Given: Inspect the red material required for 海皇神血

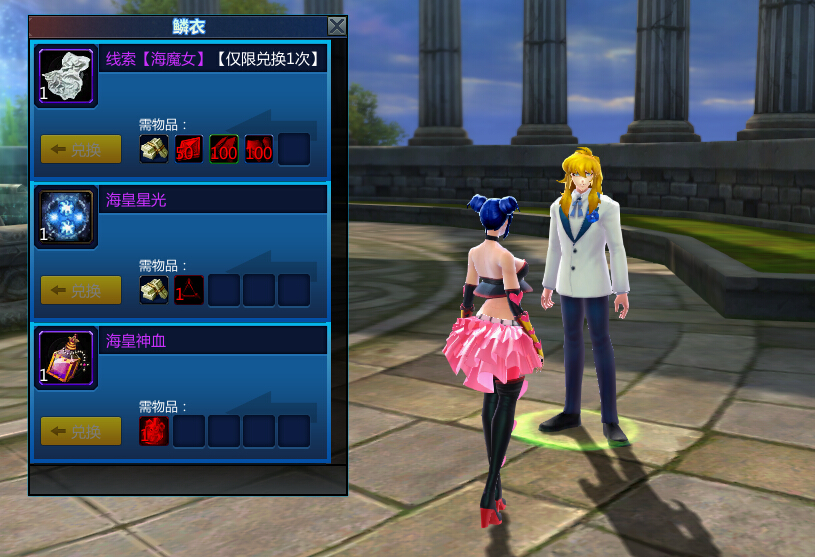Looking at the screenshot, I should click(x=154, y=432).
